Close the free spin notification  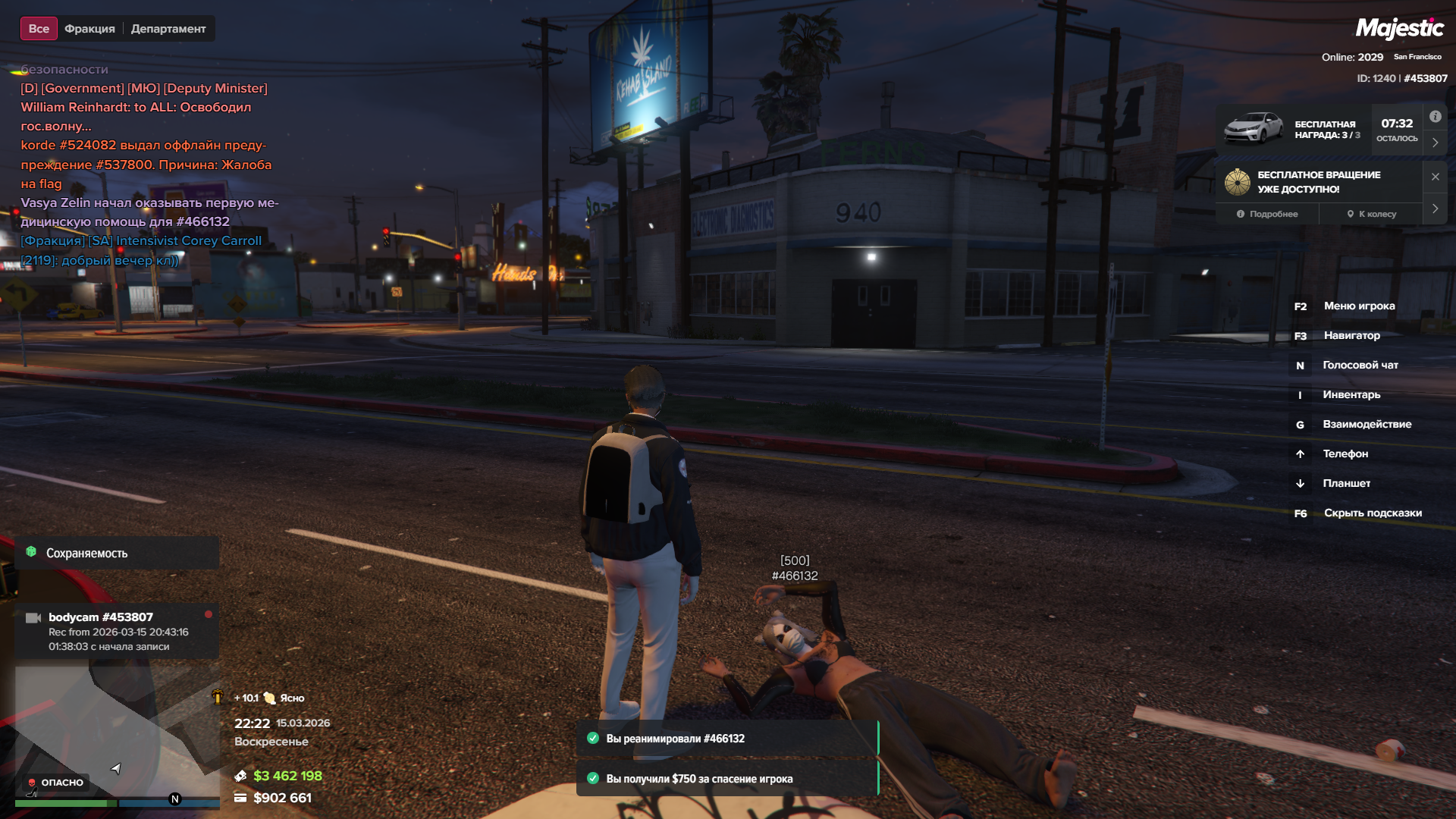[x=1435, y=177]
